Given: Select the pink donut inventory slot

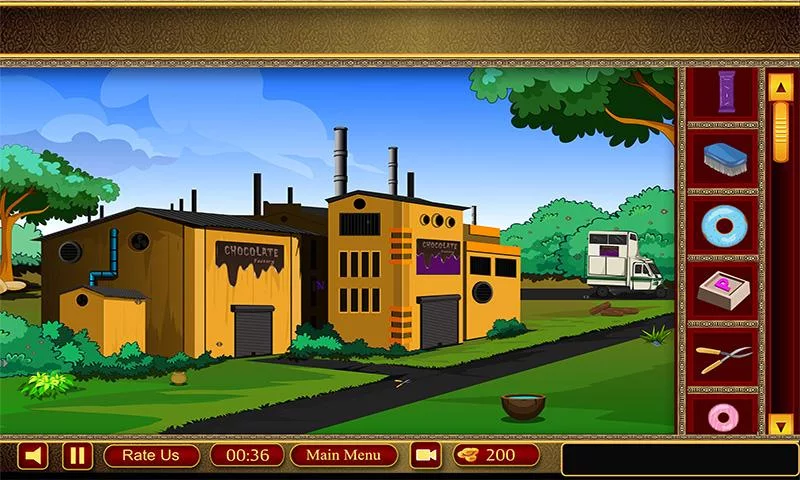Looking at the screenshot, I should (x=724, y=416).
